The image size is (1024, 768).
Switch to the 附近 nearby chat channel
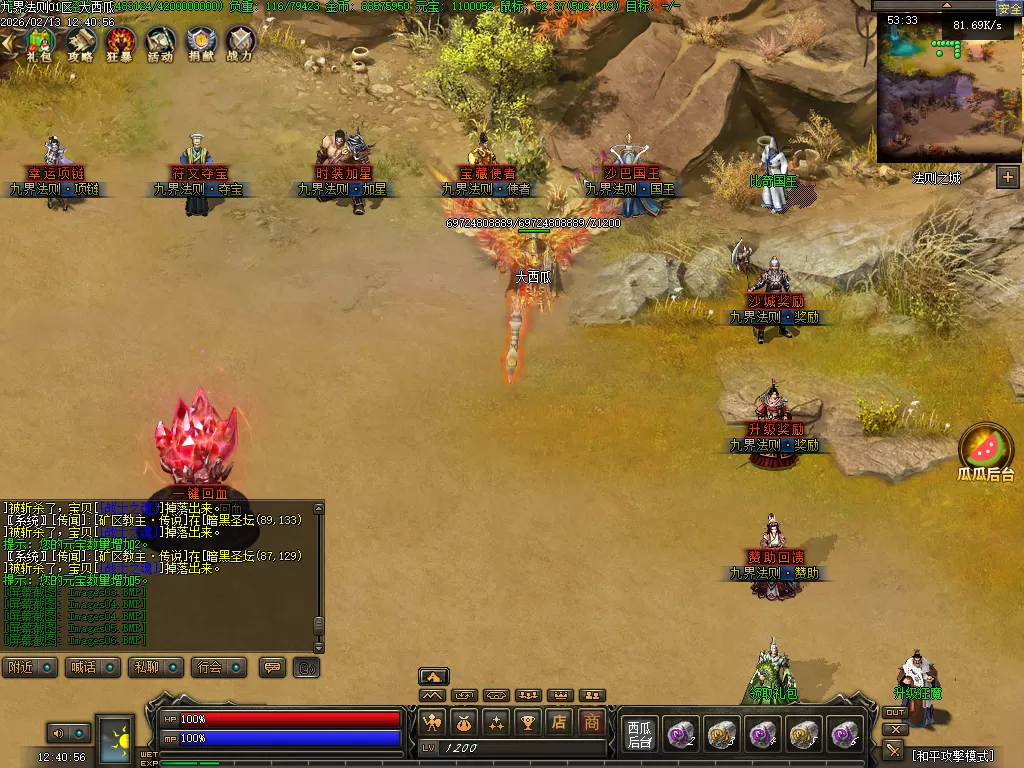(x=30, y=667)
